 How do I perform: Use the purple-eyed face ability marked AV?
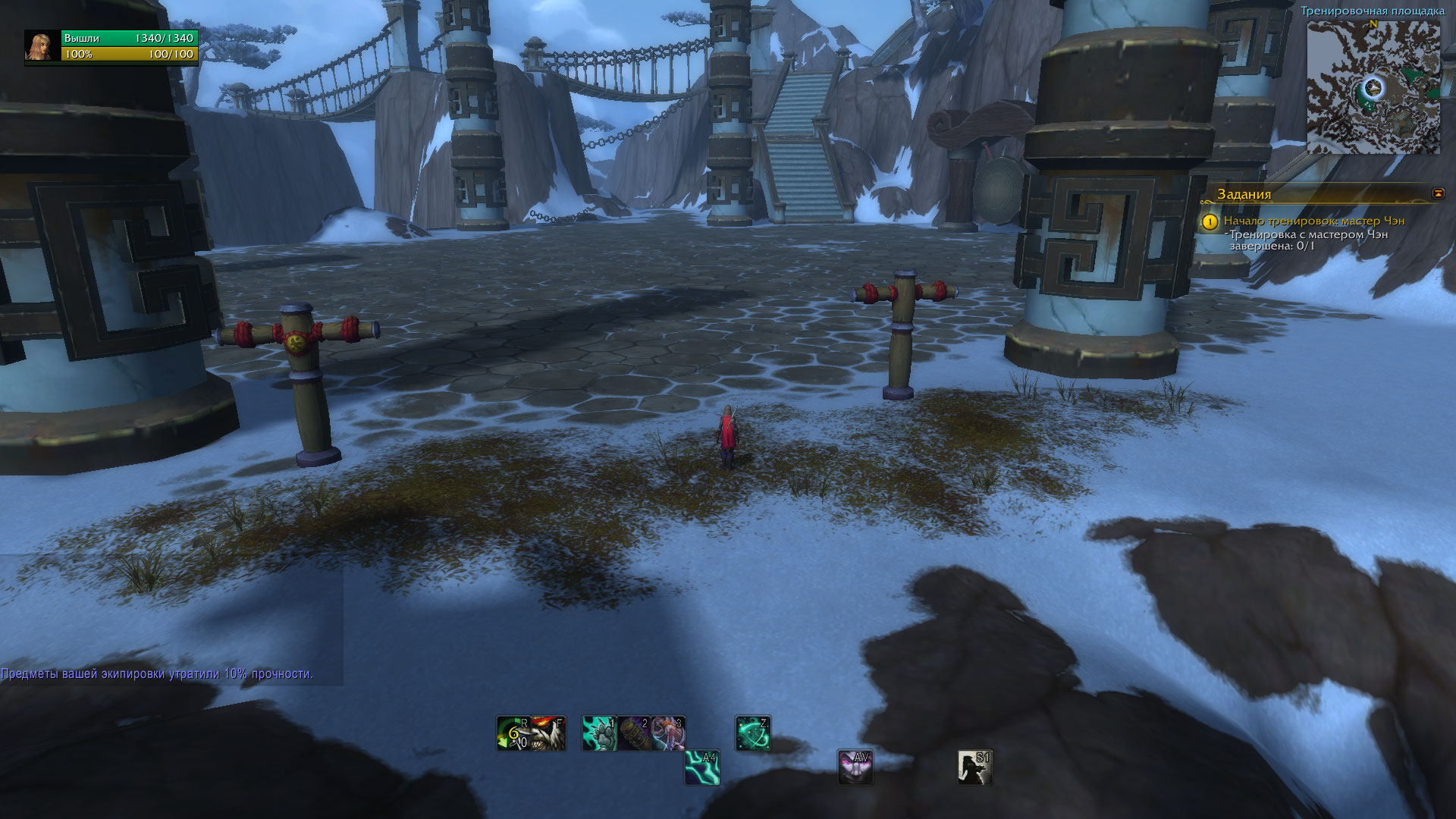click(855, 767)
